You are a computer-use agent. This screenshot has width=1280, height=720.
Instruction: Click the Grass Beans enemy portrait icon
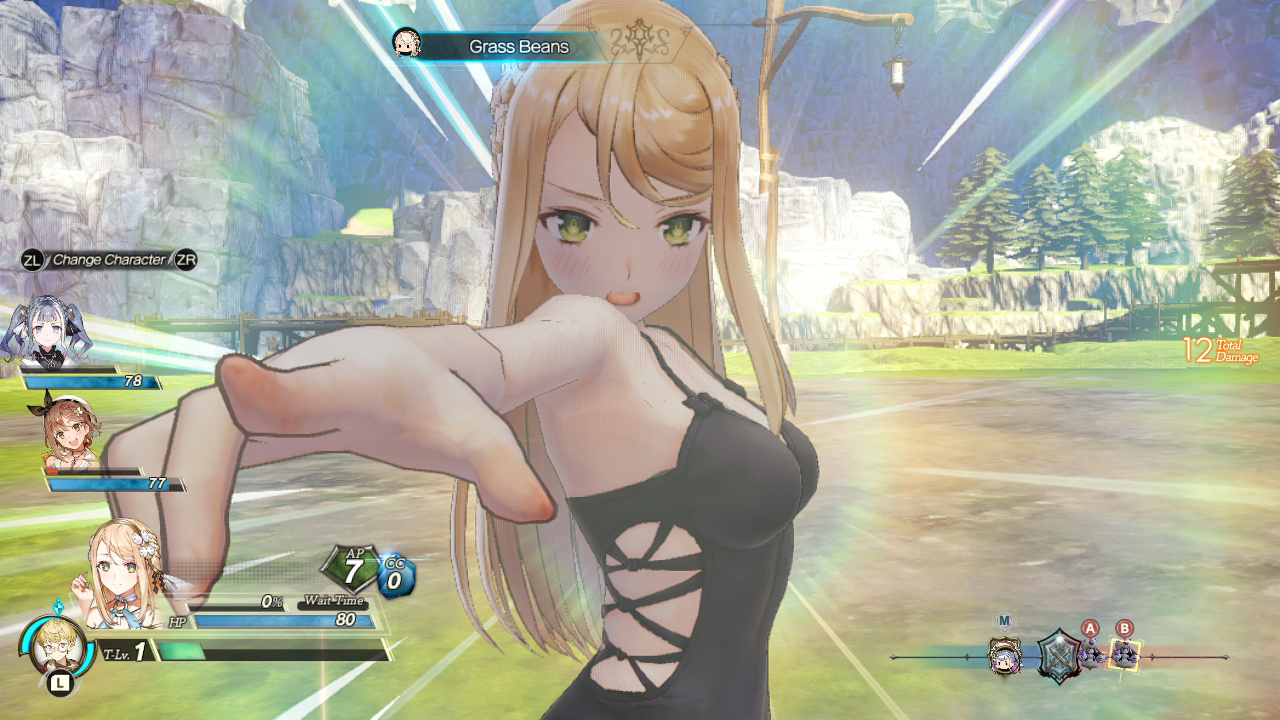[407, 44]
